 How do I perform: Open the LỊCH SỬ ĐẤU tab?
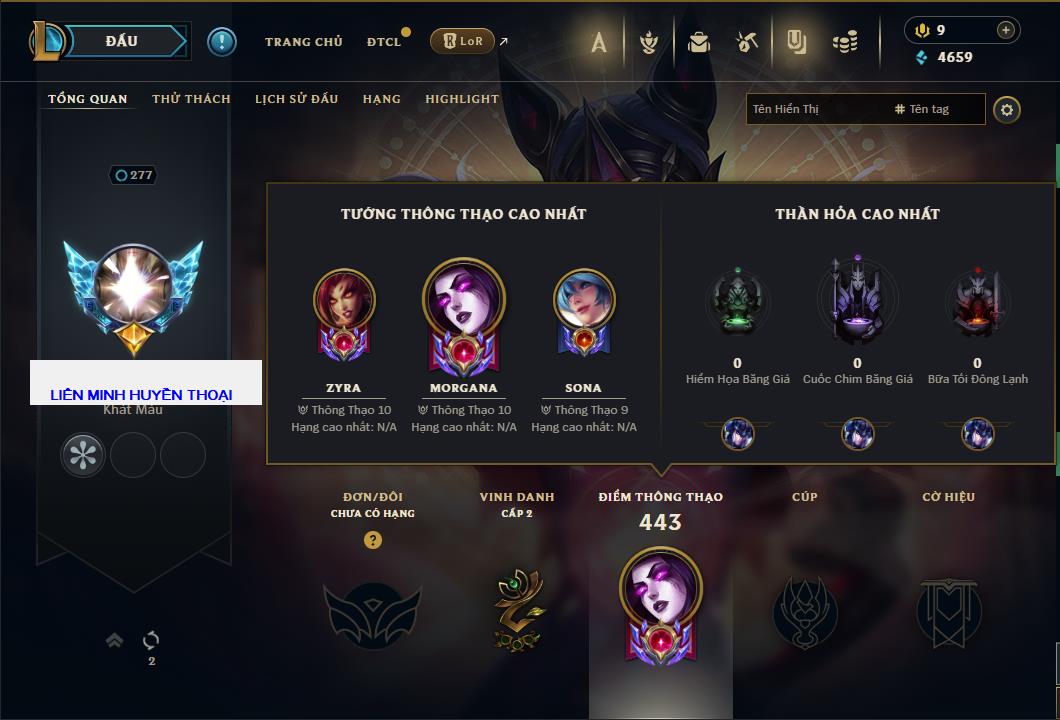tap(296, 99)
